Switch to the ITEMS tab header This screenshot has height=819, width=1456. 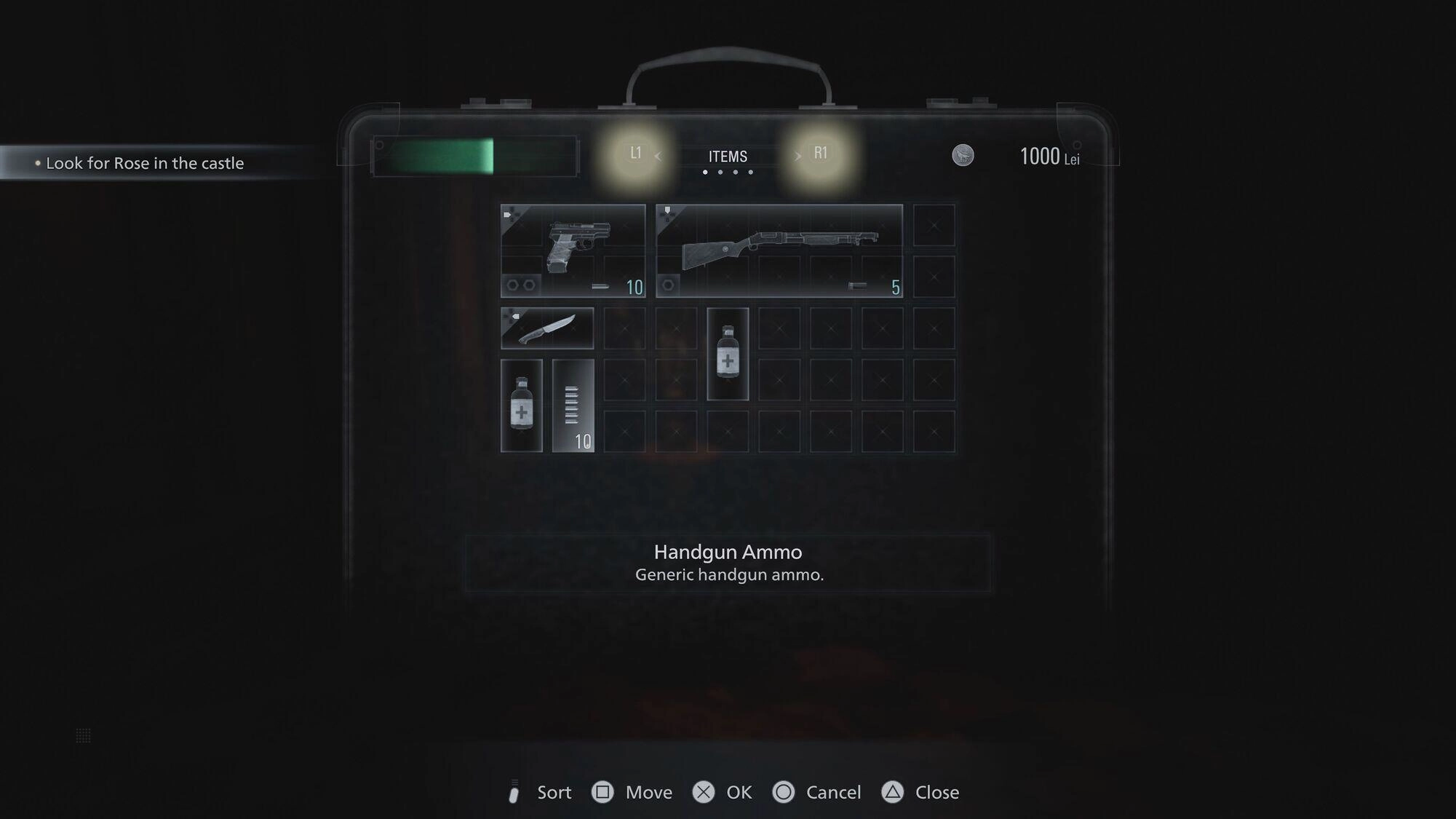[x=727, y=155]
